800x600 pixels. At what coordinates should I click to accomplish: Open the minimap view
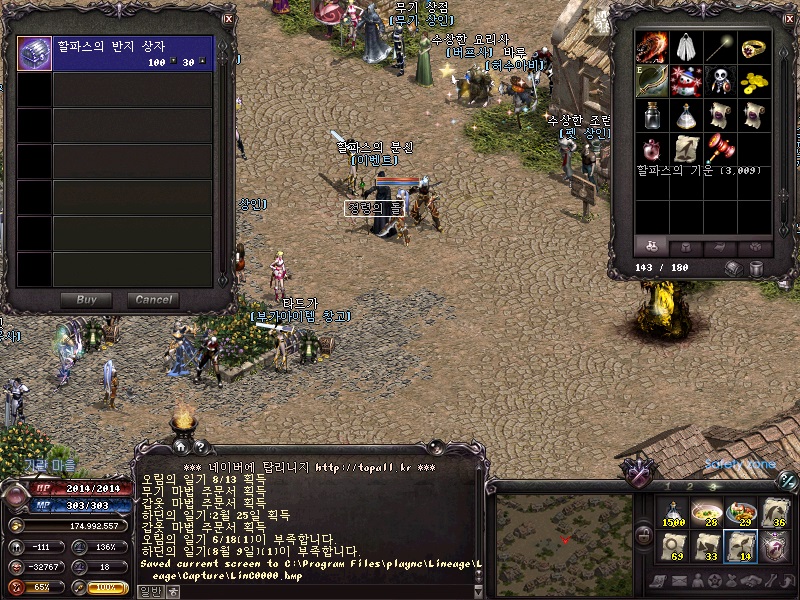[x=564, y=538]
